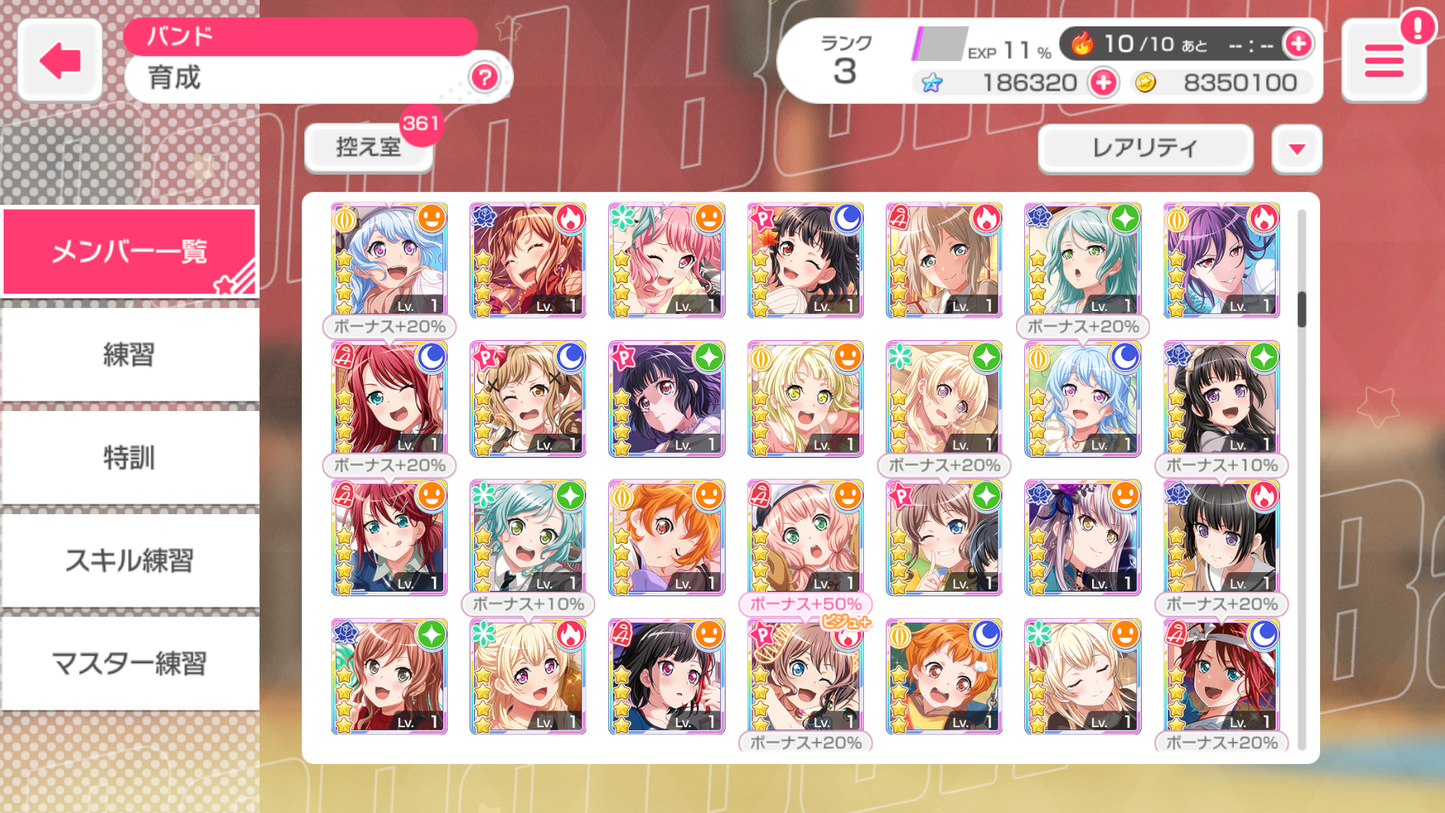Click the red sort order arrow button
This screenshot has width=1445, height=813.
point(1296,148)
